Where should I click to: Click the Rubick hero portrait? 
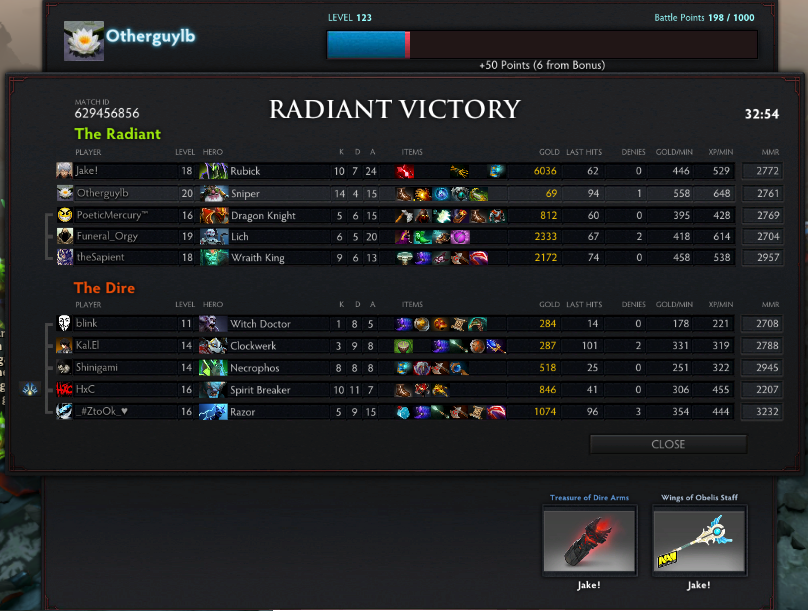tap(213, 171)
